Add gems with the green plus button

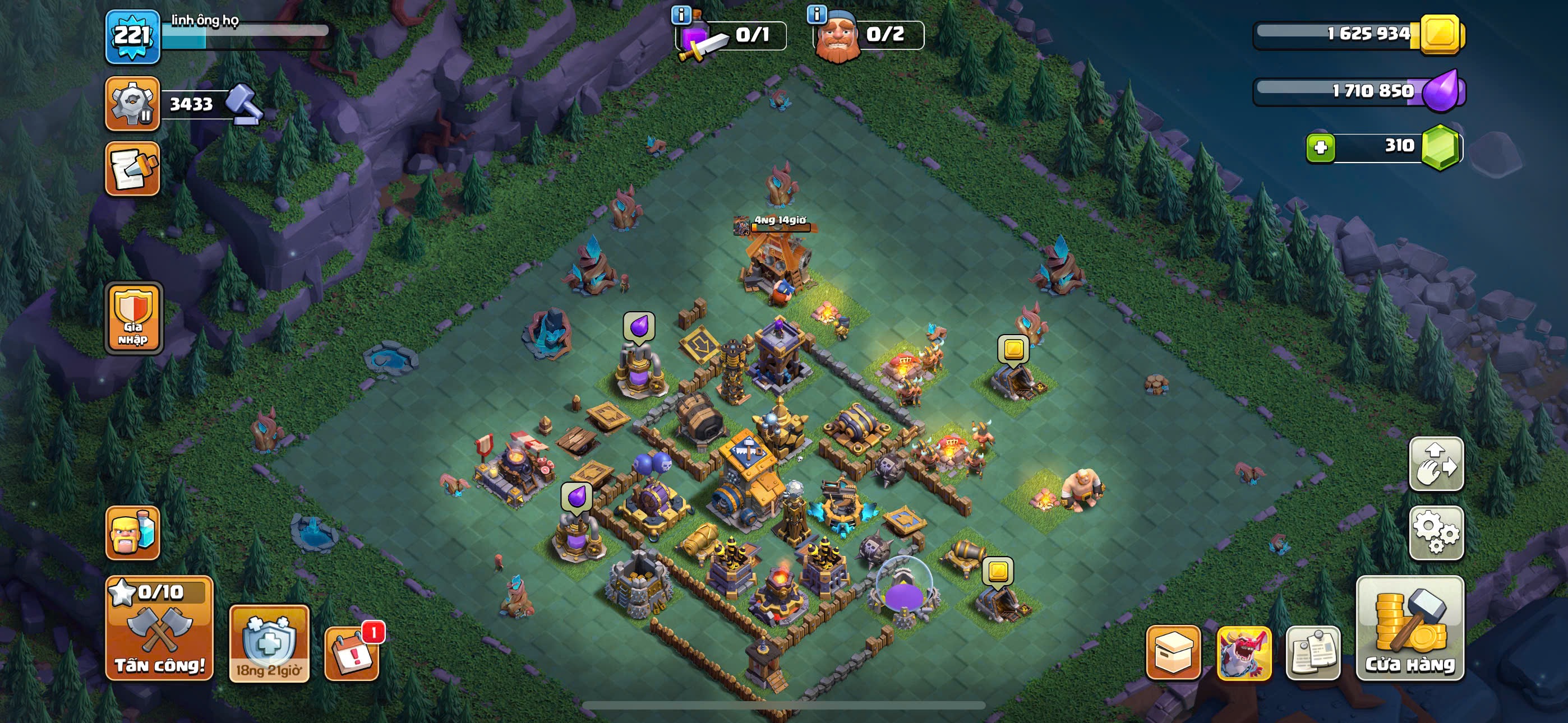(x=1320, y=147)
